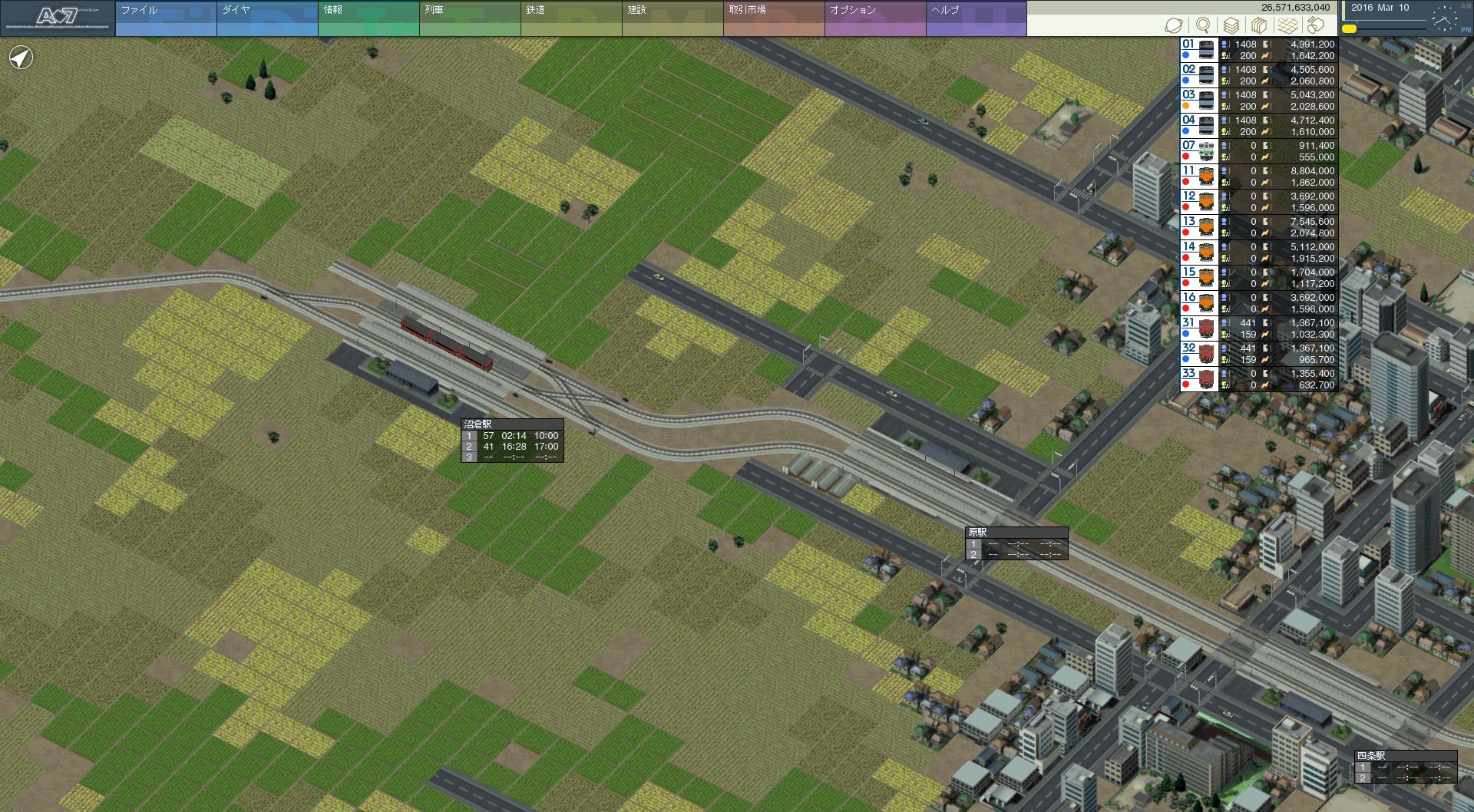Click the planet globe view icon
Screen dimensions: 1474x812
[1174, 25]
